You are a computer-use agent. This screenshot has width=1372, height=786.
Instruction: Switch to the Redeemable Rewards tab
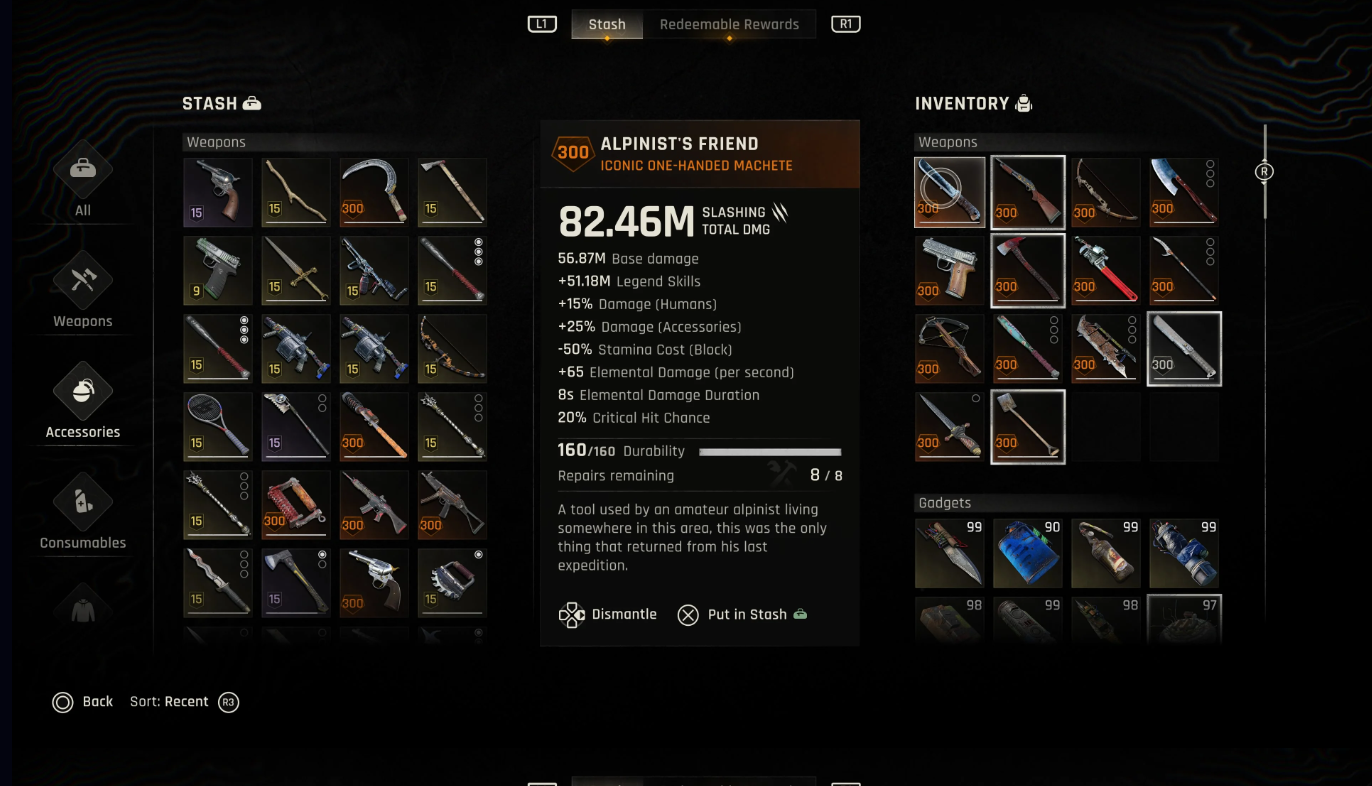(x=729, y=24)
